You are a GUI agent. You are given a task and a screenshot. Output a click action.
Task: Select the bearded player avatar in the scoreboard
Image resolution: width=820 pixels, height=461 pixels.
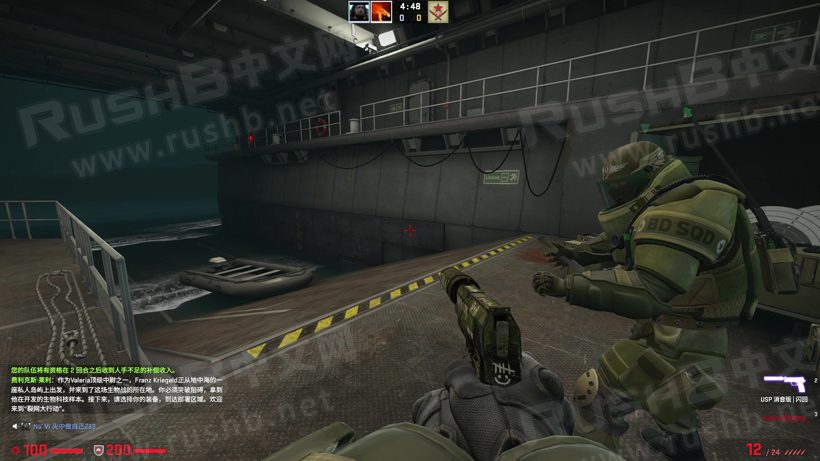359,11
